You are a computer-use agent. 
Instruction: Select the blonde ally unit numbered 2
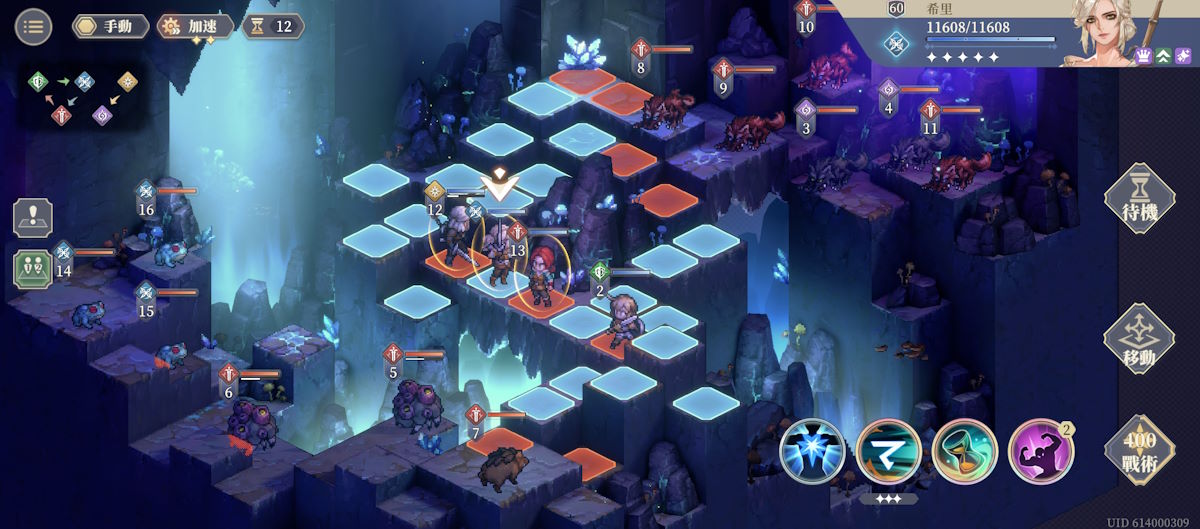click(x=626, y=318)
